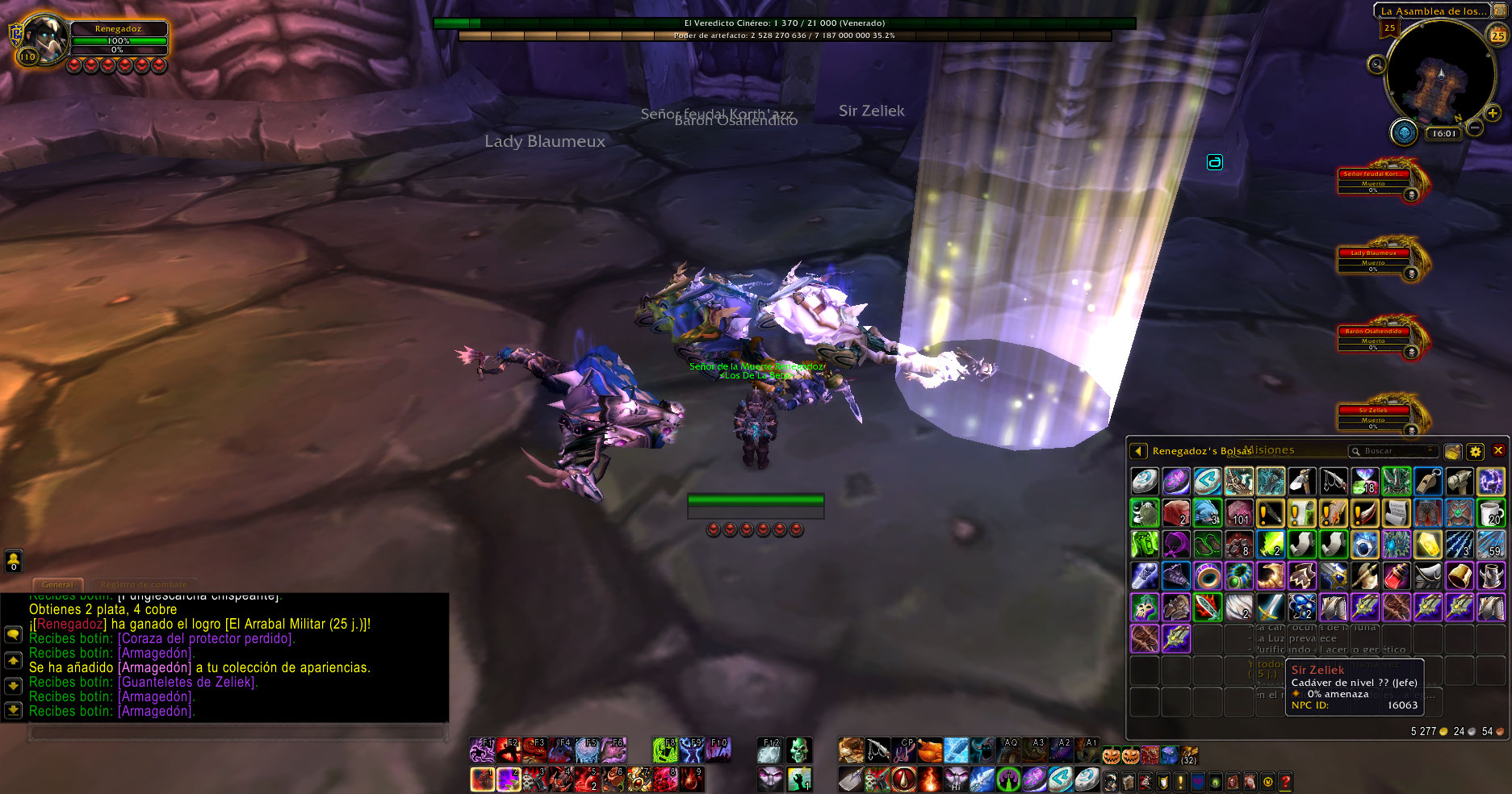The width and height of the screenshot is (1512, 794).
Task: Use the roasted turkey food on the action bar
Action: (x=930, y=750)
